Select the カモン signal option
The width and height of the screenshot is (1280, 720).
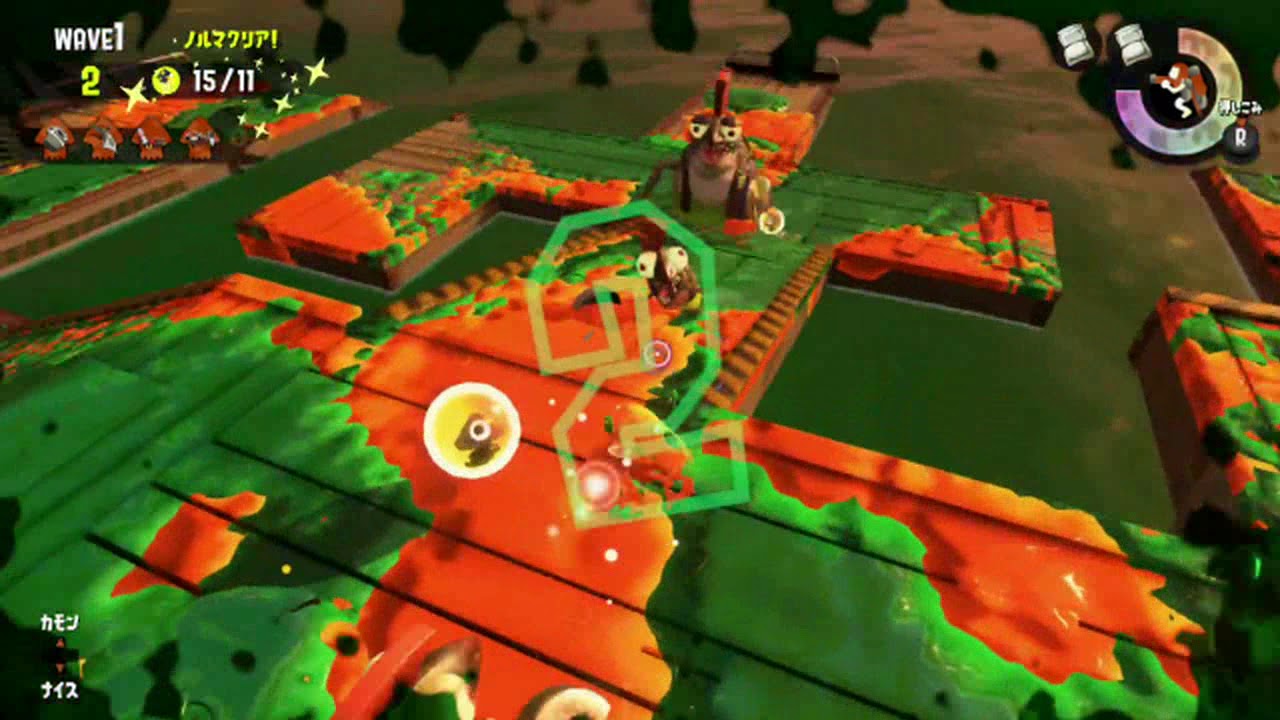coord(60,621)
